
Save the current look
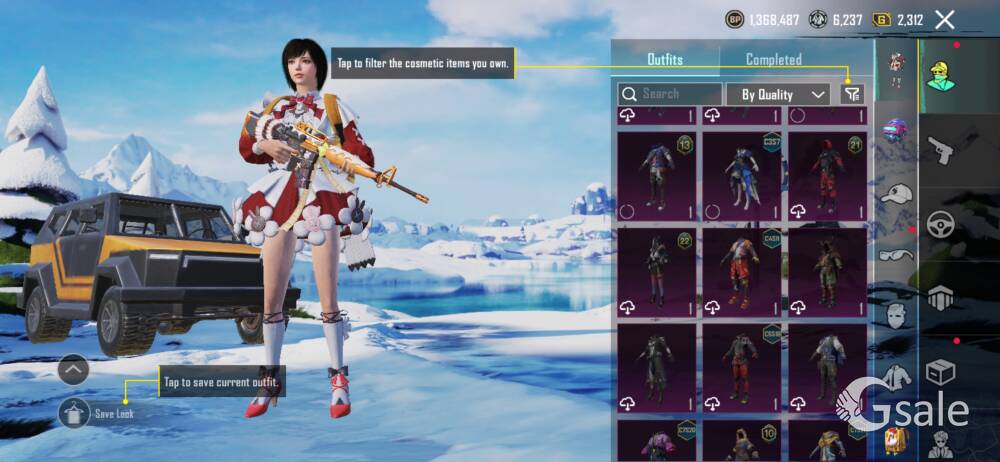point(75,411)
